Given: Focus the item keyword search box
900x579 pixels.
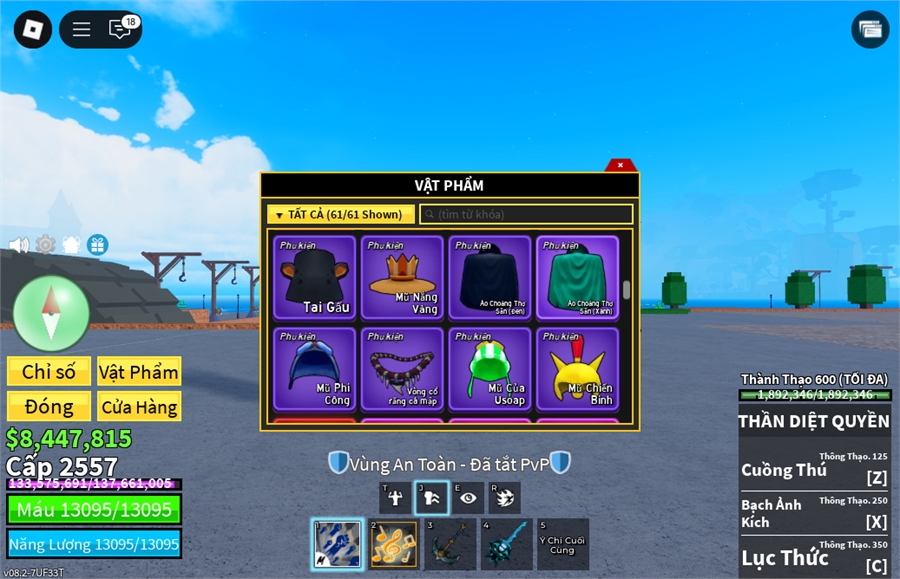Looking at the screenshot, I should pos(526,214).
